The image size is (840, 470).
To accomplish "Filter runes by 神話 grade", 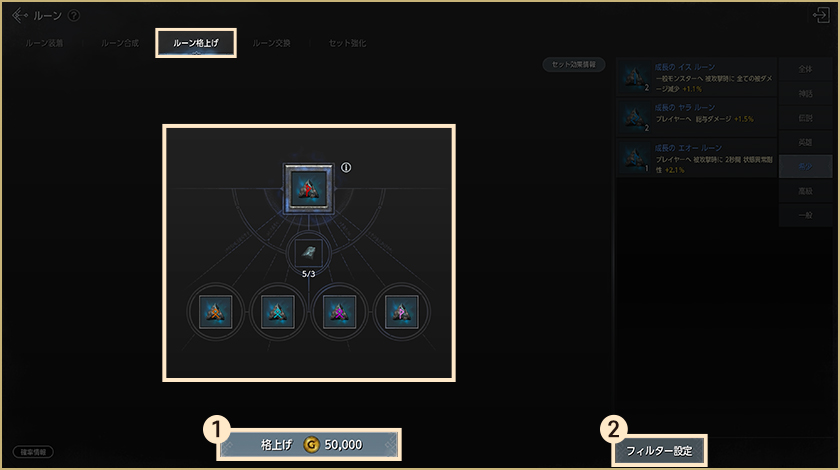I will (x=805, y=96).
